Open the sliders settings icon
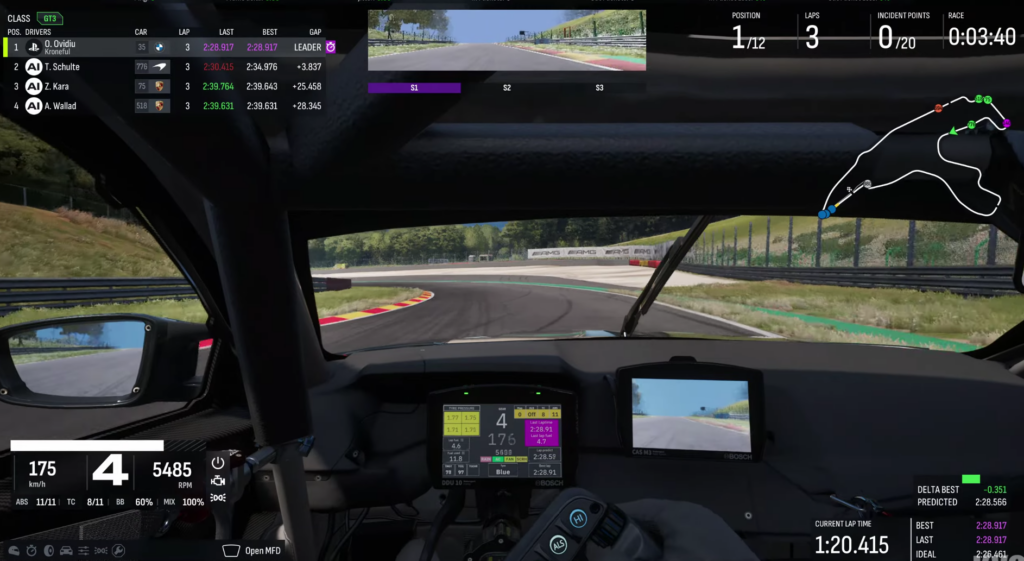Viewport: 1024px width, 561px height. (x=84, y=550)
